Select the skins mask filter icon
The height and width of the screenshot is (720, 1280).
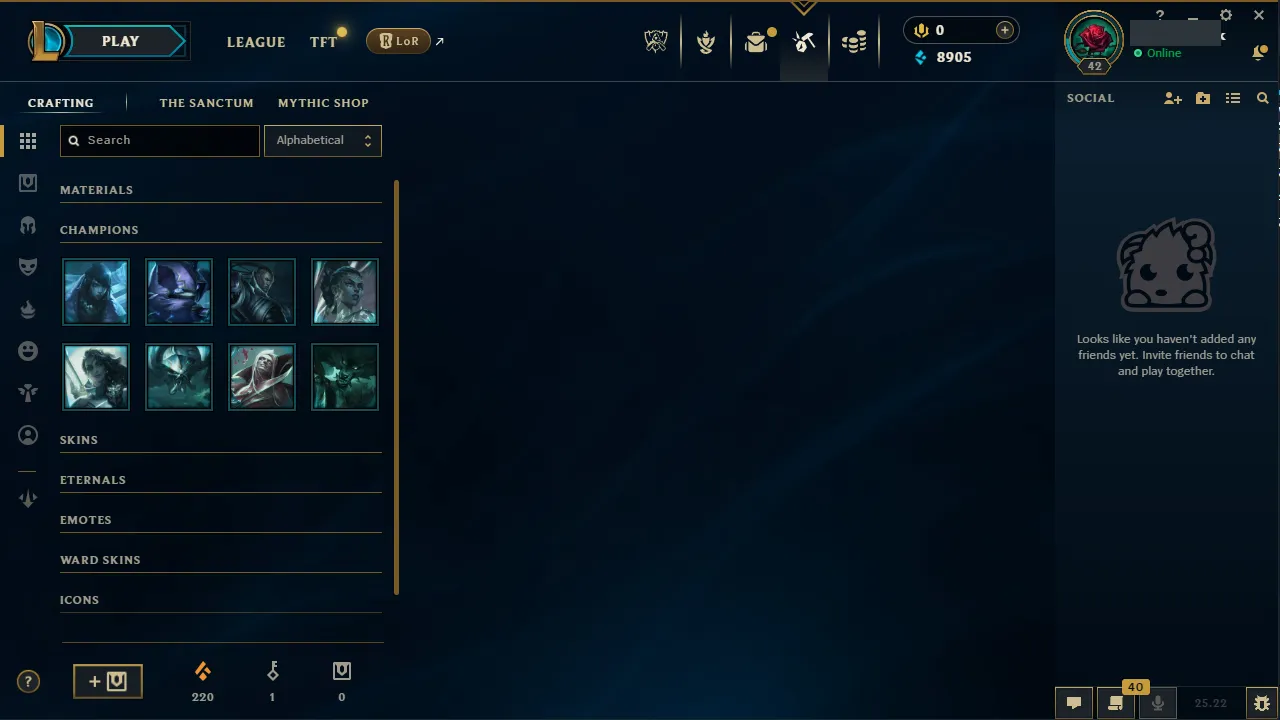click(x=28, y=267)
